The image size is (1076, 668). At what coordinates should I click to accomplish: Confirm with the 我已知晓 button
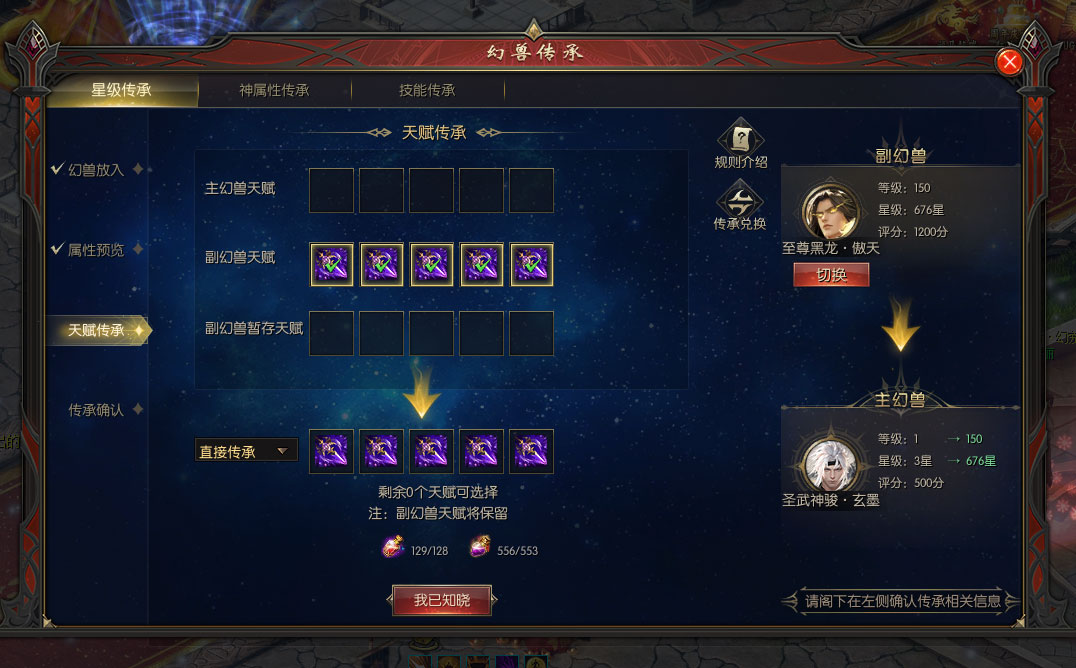pos(441,600)
